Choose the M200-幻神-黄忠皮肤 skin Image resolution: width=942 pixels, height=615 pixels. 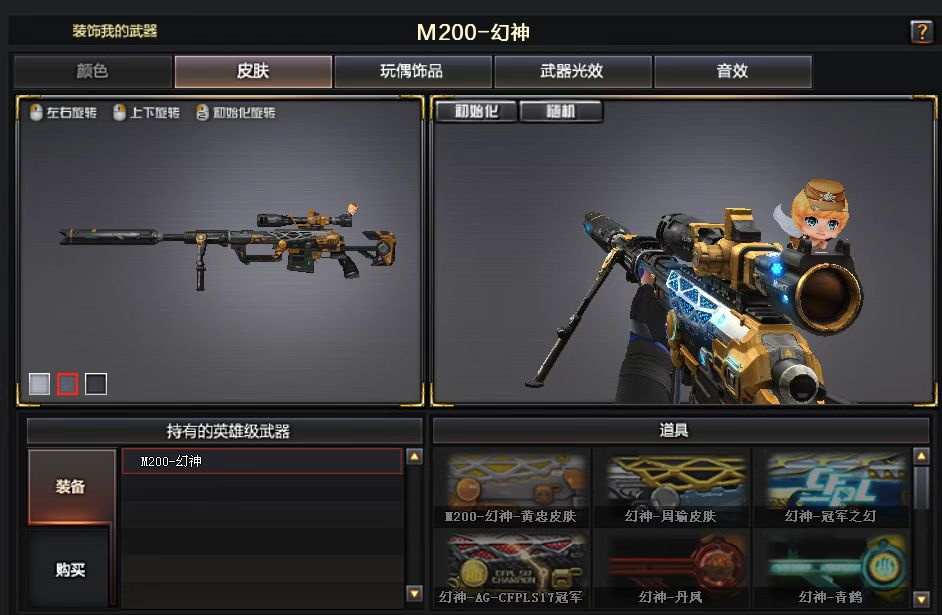[511, 487]
